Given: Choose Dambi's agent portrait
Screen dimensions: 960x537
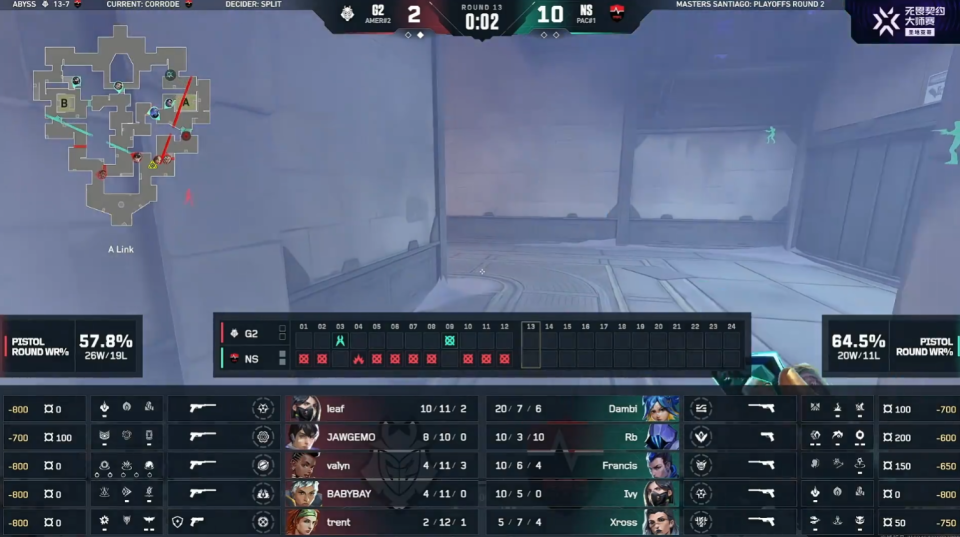Looking at the screenshot, I should [x=660, y=409].
